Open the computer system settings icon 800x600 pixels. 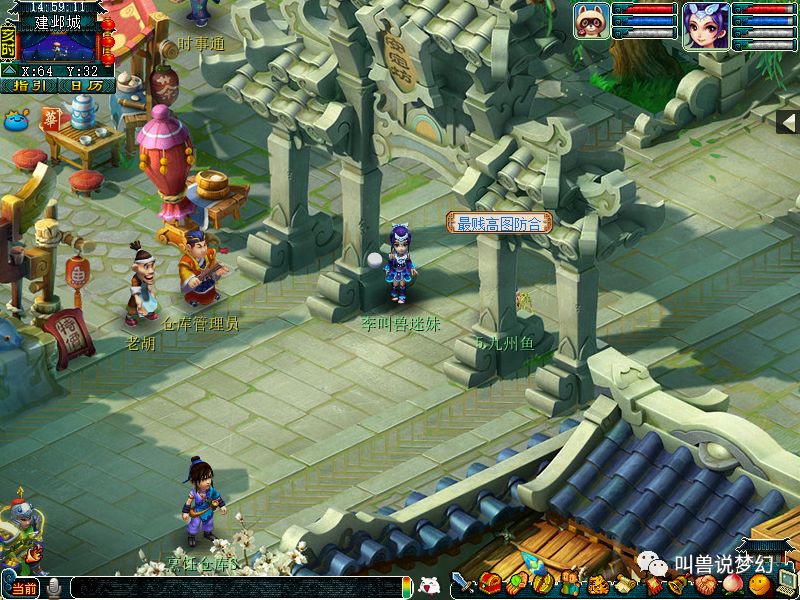coord(786,583)
